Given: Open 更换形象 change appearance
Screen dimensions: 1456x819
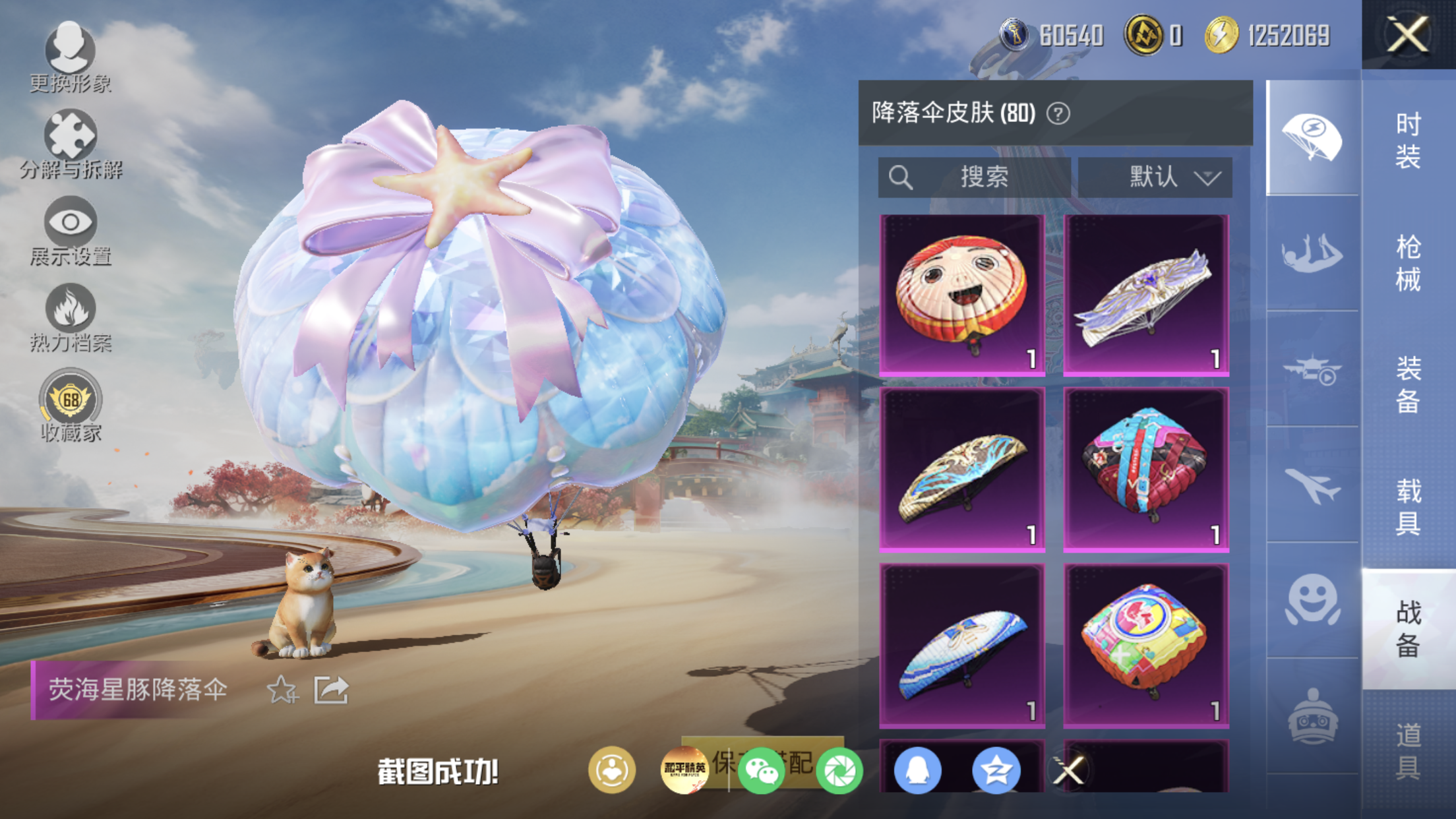Looking at the screenshot, I should (x=70, y=57).
